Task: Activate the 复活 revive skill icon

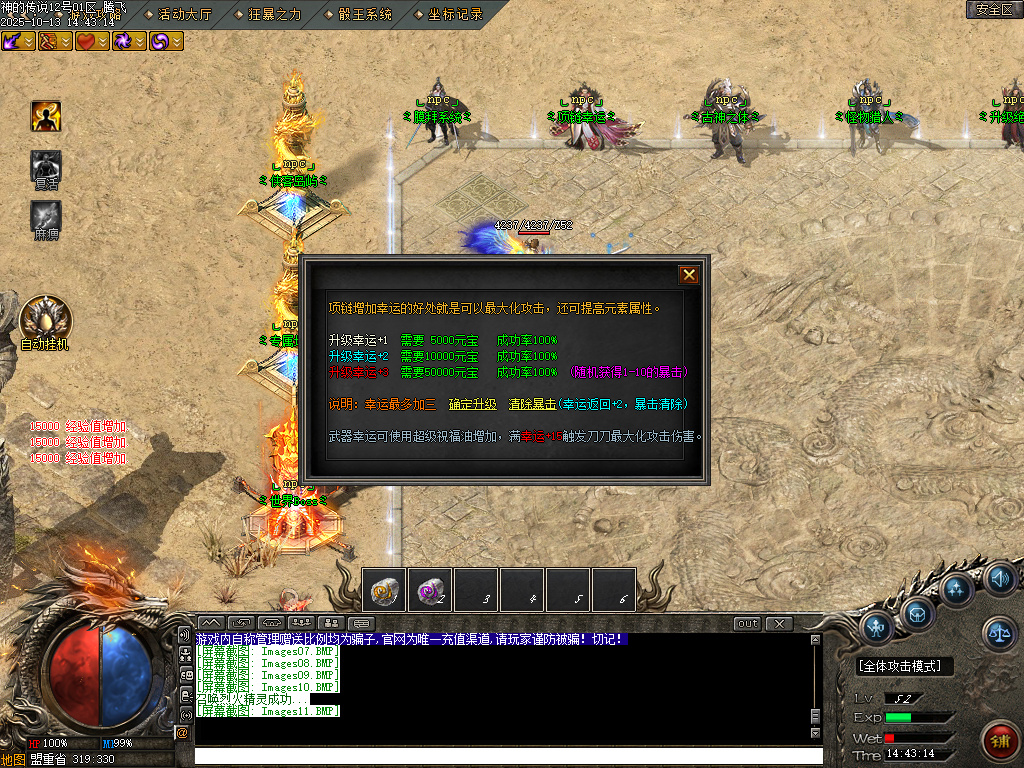Action: pyautogui.click(x=46, y=168)
